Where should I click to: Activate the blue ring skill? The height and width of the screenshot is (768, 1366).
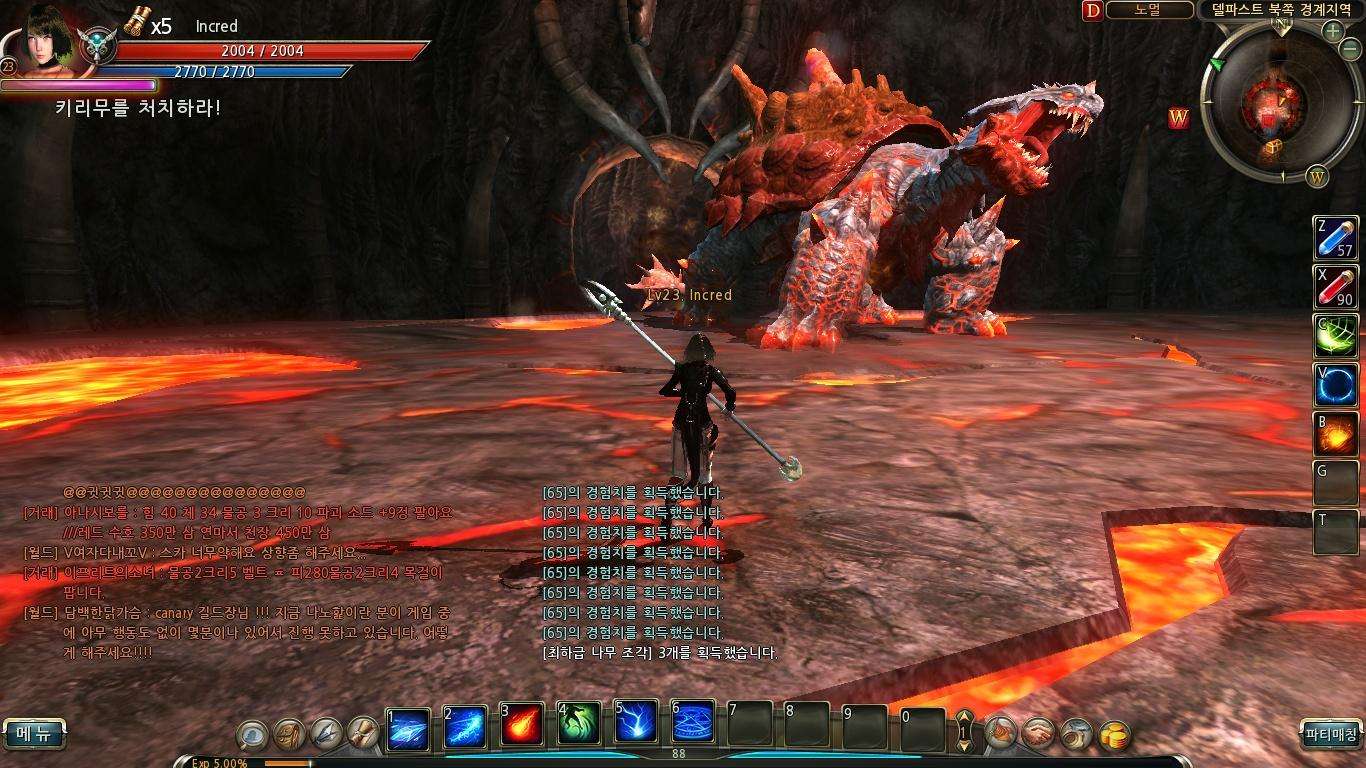pos(1336,385)
